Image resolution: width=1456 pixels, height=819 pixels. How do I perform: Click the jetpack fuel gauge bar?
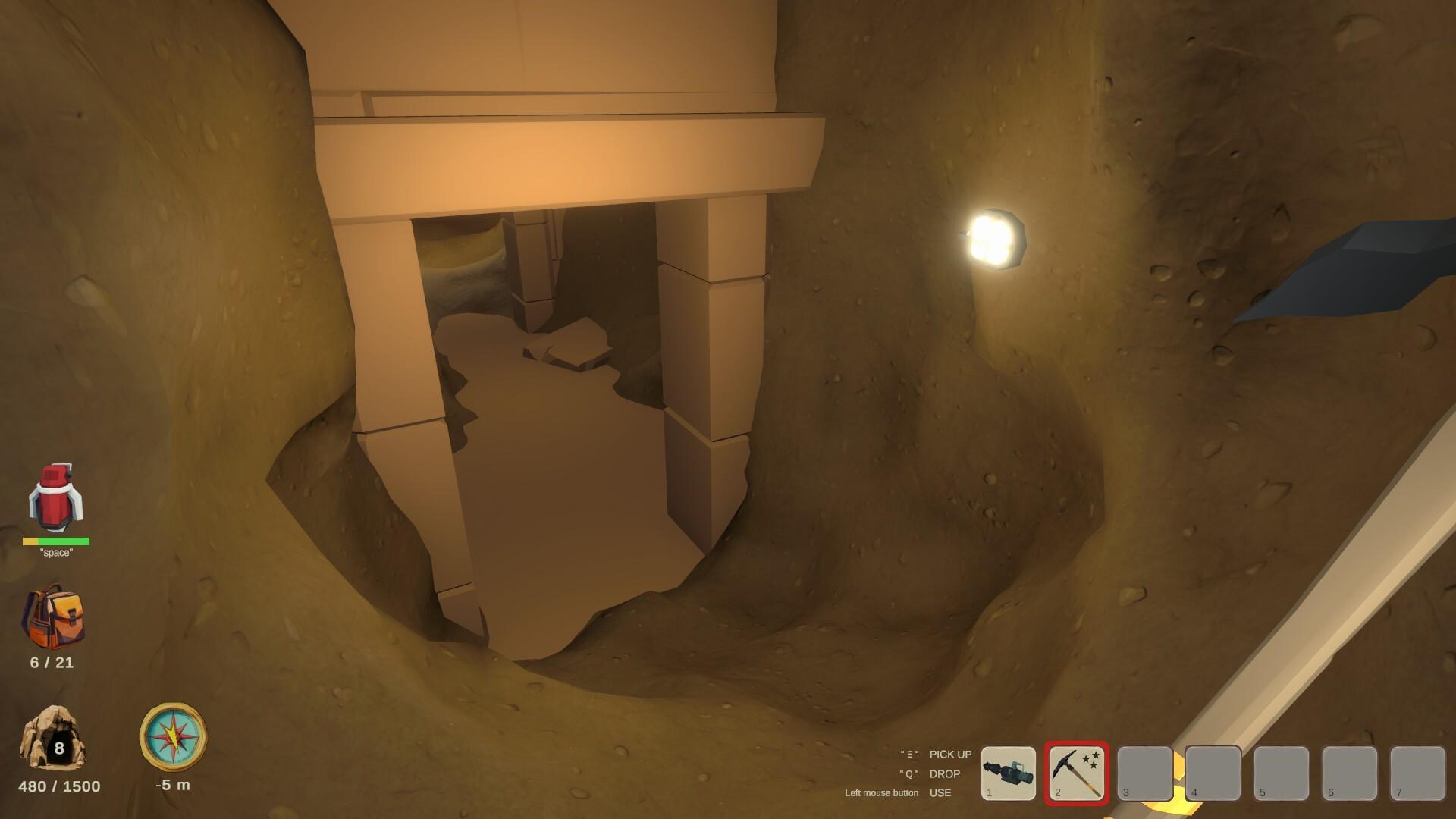click(55, 543)
